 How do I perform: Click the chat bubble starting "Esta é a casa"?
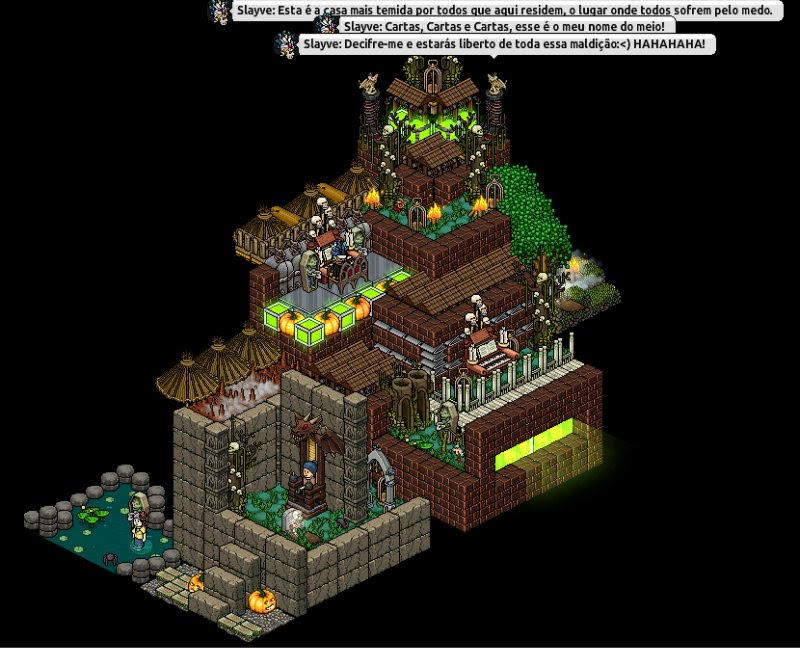tap(510, 10)
